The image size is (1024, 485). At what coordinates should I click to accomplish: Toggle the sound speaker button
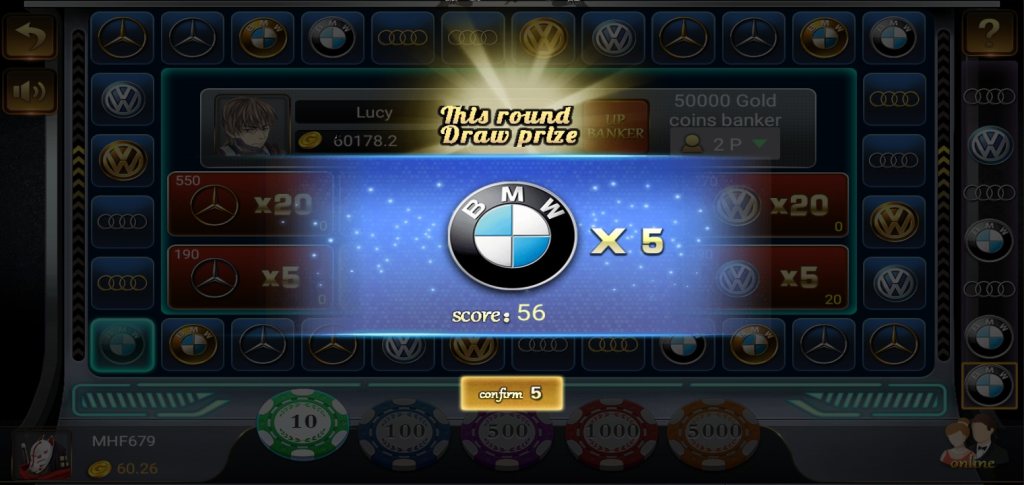(29, 92)
